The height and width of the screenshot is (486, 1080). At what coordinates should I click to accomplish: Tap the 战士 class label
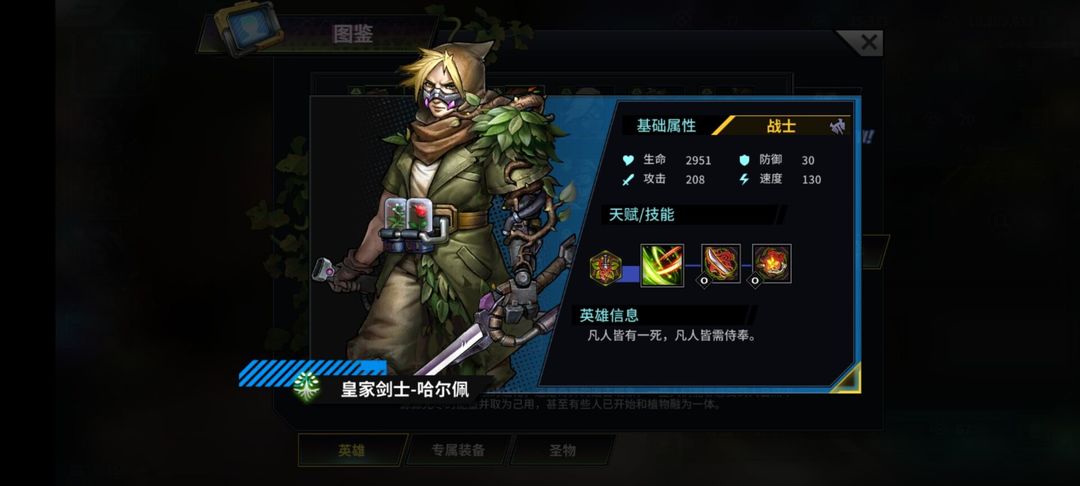(782, 126)
